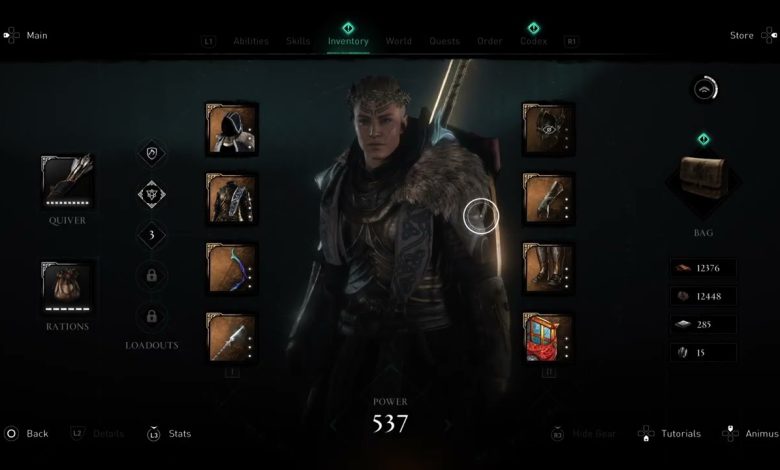Pick the spear weapon slot

point(231,338)
